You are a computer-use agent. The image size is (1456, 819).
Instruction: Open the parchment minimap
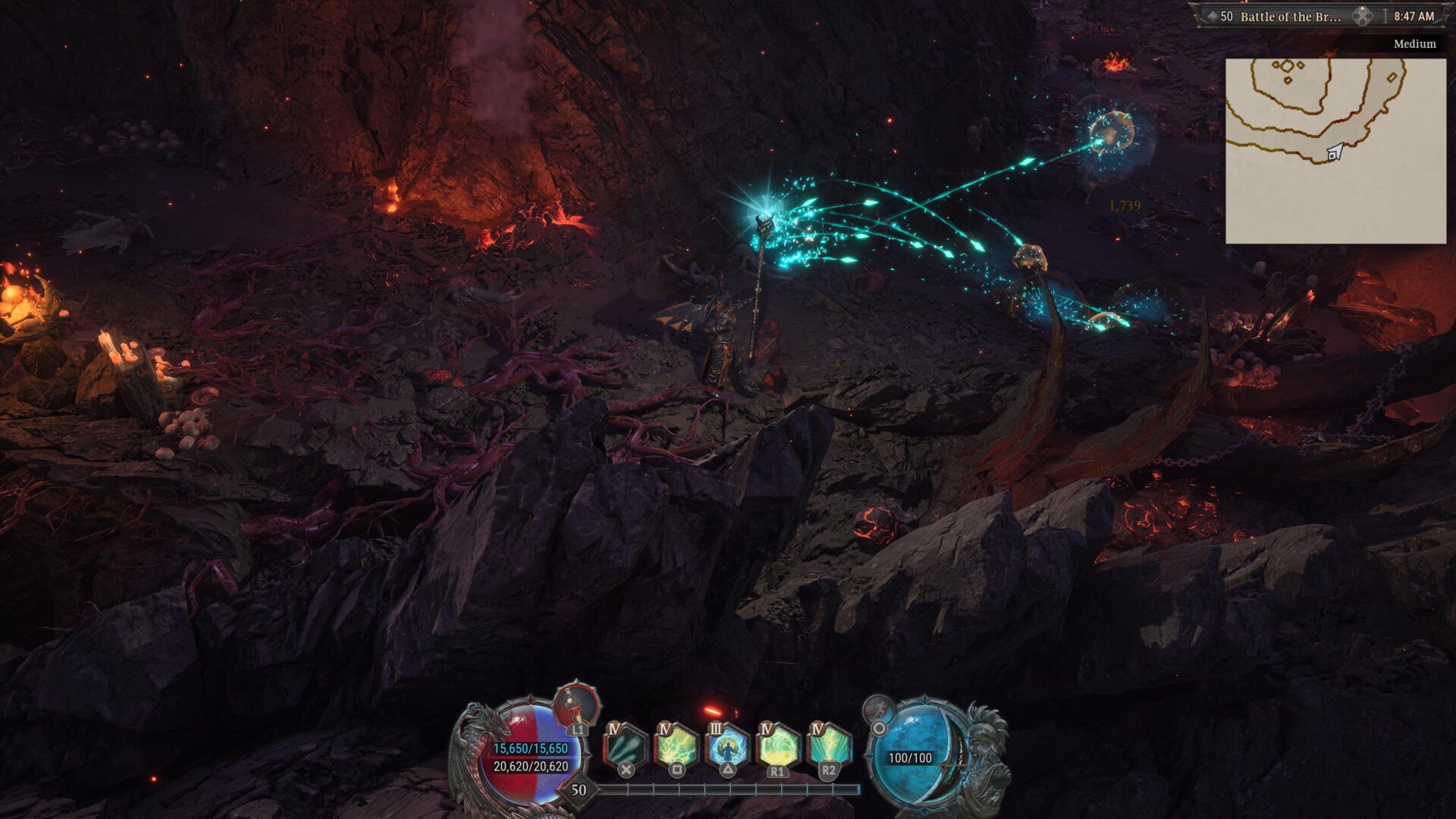click(1335, 151)
